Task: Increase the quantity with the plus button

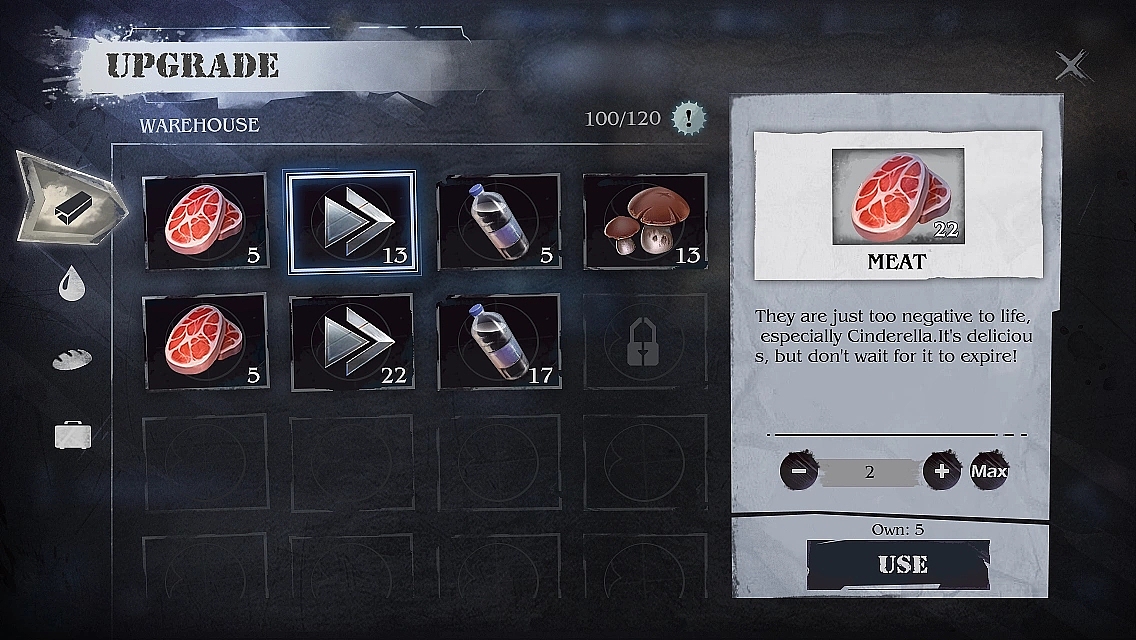Action: (x=941, y=471)
